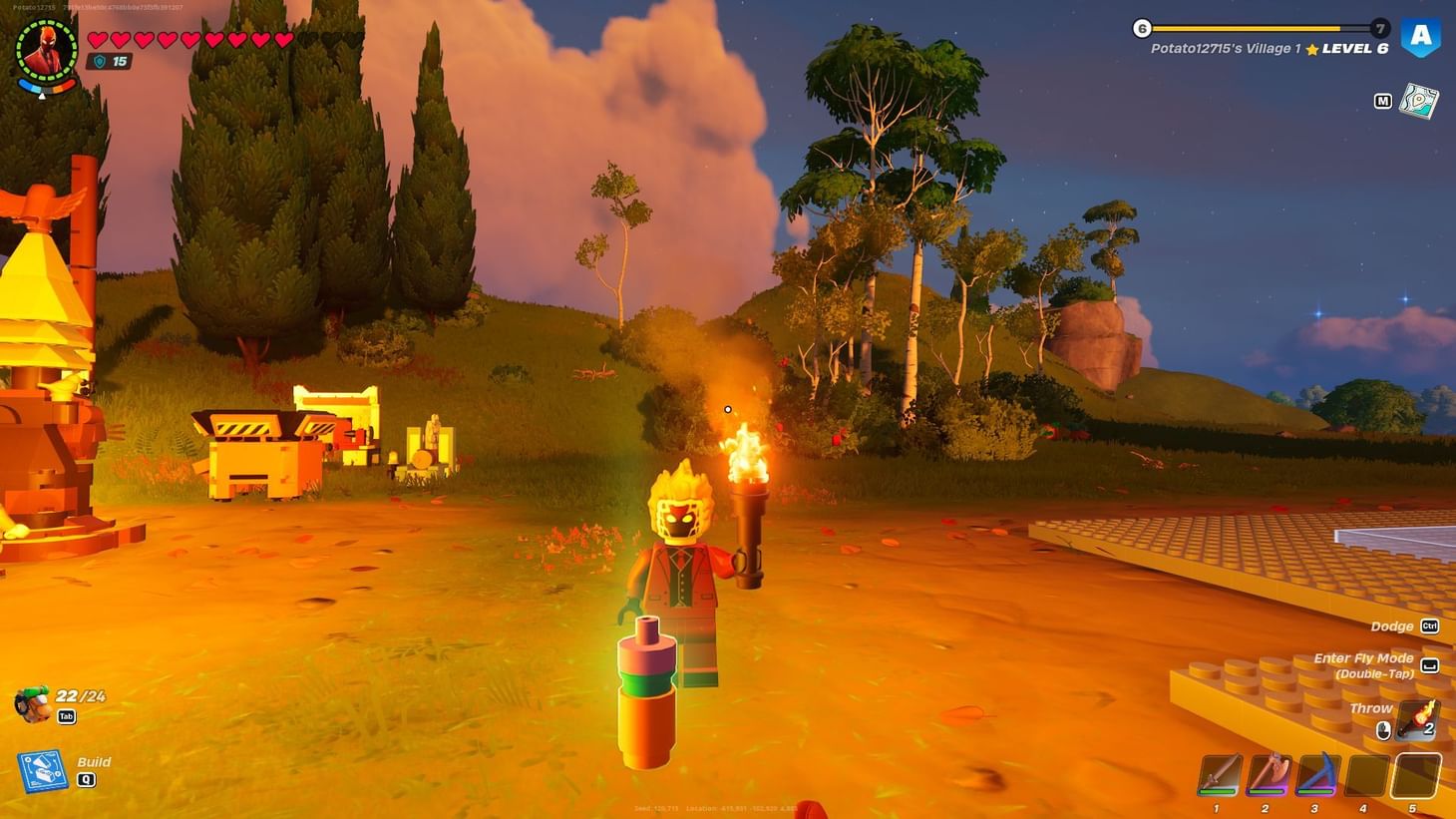Click the M key map badge
This screenshot has height=819, width=1456.
point(1382,100)
